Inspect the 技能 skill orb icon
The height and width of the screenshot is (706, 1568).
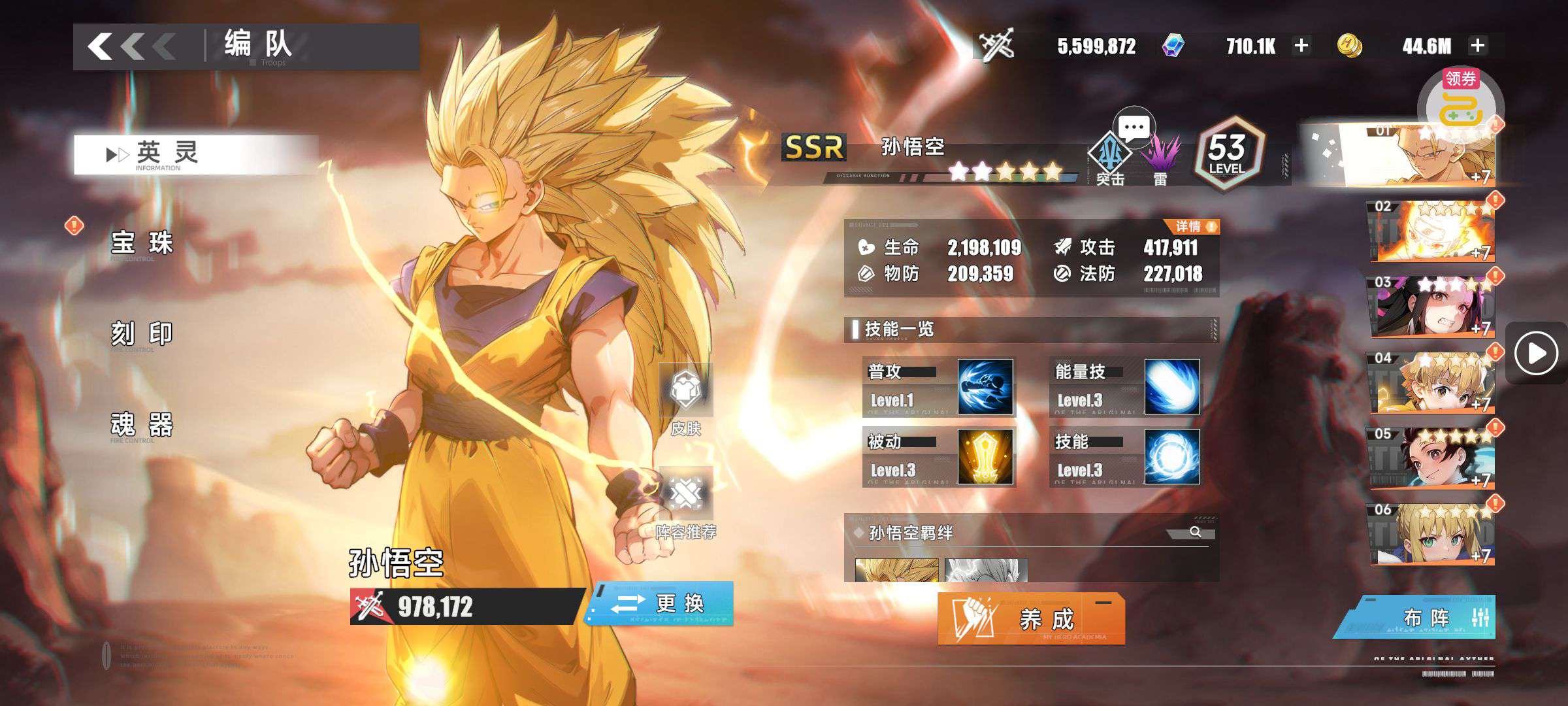coord(1172,456)
